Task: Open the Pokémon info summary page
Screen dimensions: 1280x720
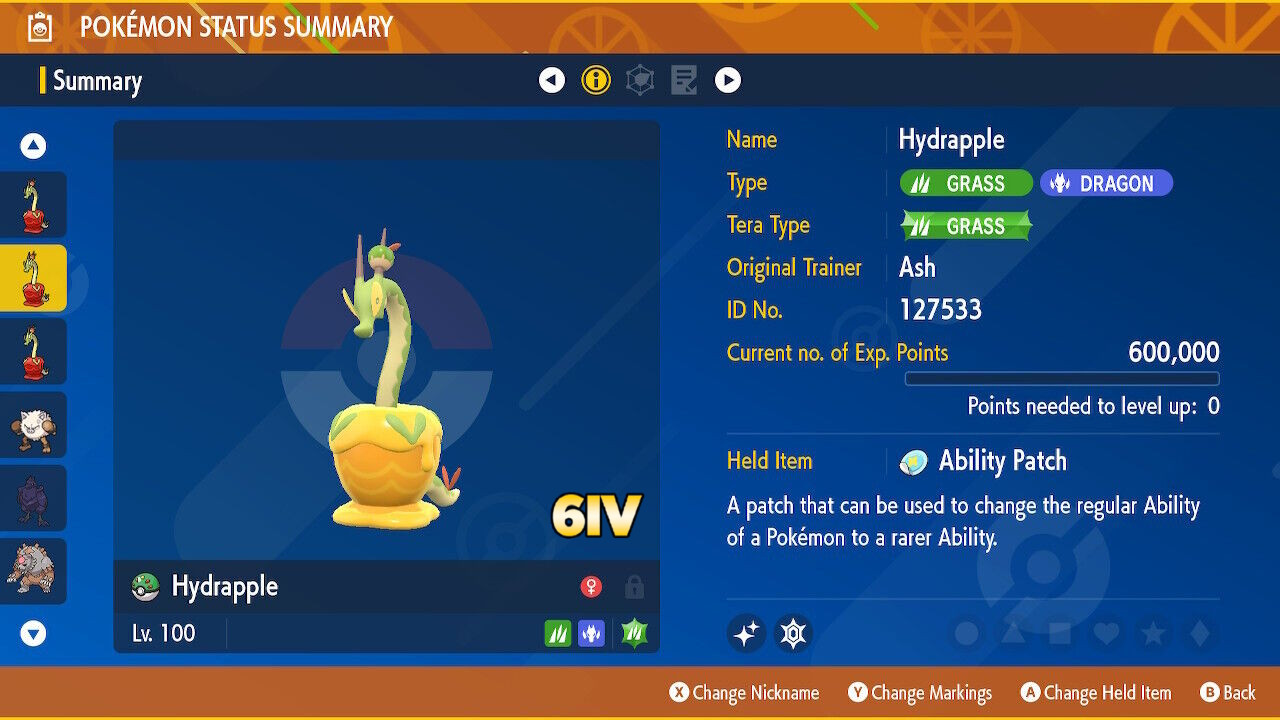Action: [x=596, y=79]
